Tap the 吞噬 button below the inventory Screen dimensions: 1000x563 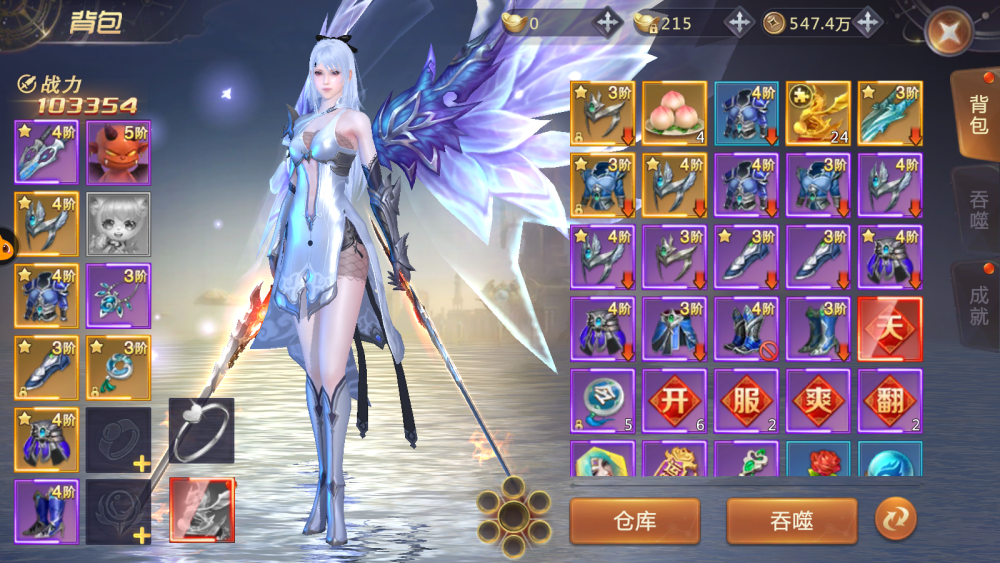[791, 520]
